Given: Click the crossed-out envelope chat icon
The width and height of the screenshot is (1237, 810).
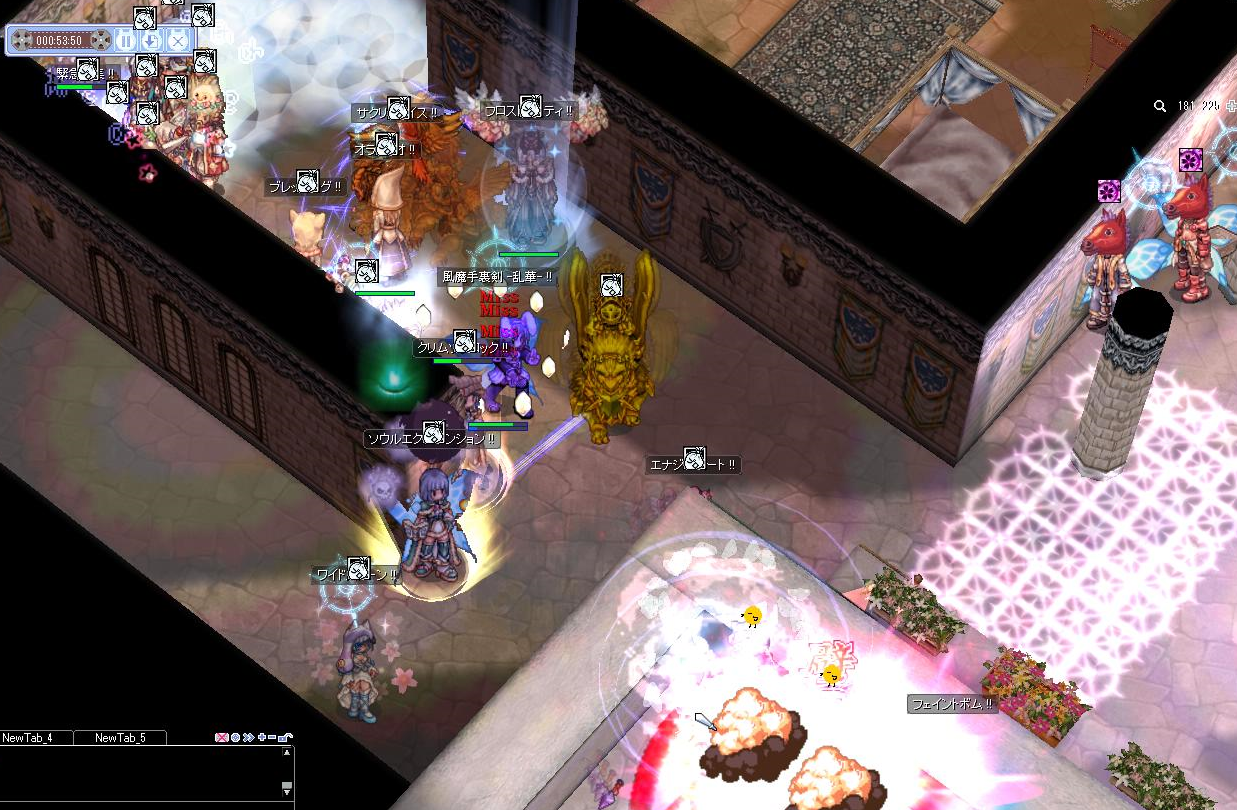Looking at the screenshot, I should (222, 738).
